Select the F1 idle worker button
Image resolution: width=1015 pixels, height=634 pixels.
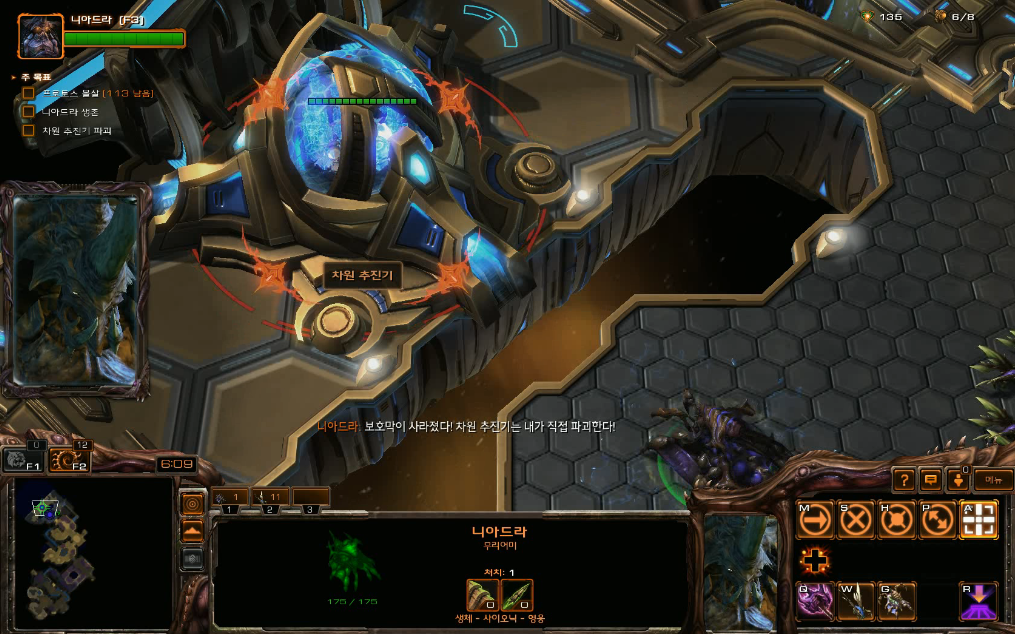click(x=24, y=460)
